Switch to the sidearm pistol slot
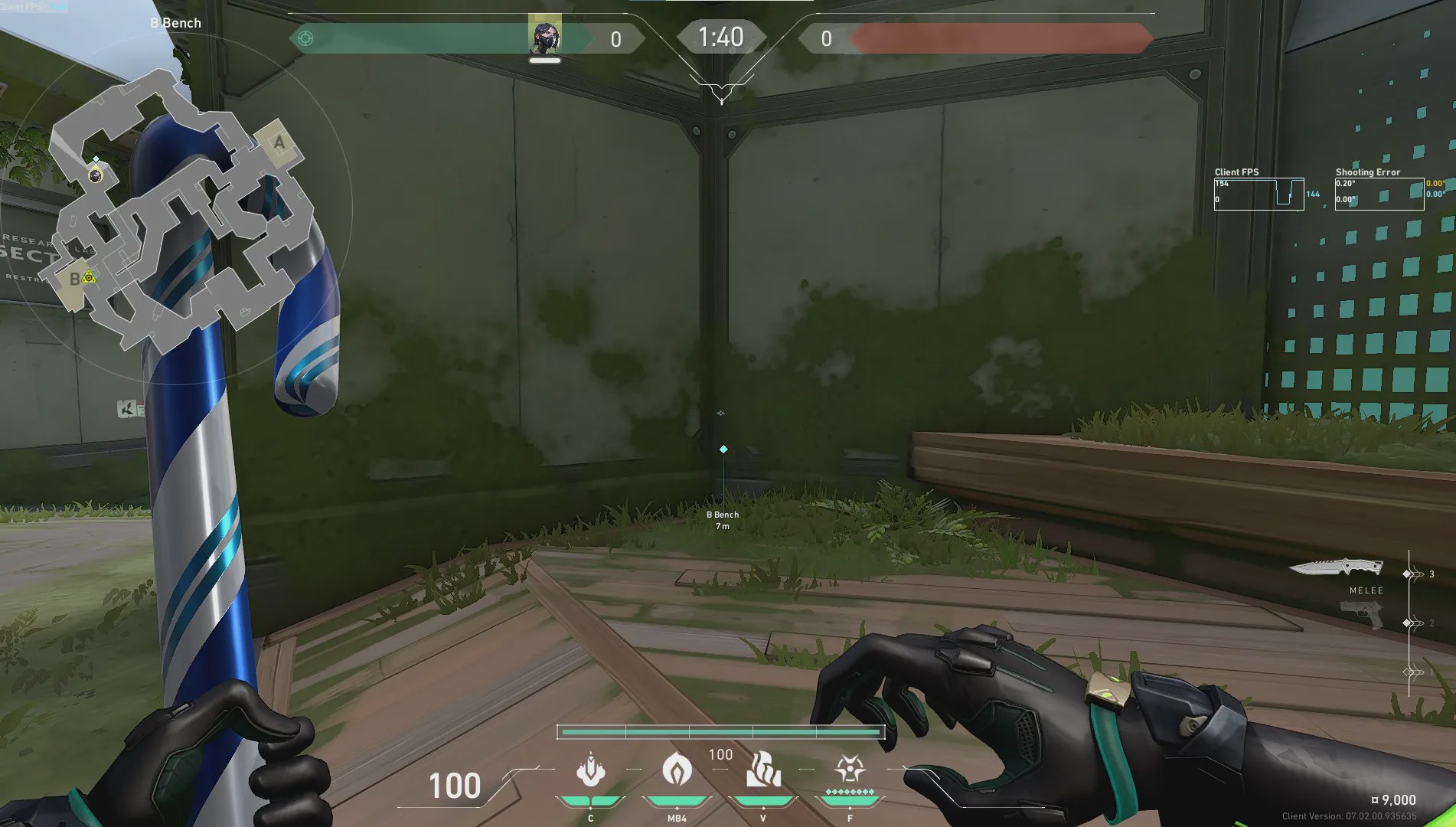The height and width of the screenshot is (827, 1456). pyautogui.click(x=1363, y=614)
